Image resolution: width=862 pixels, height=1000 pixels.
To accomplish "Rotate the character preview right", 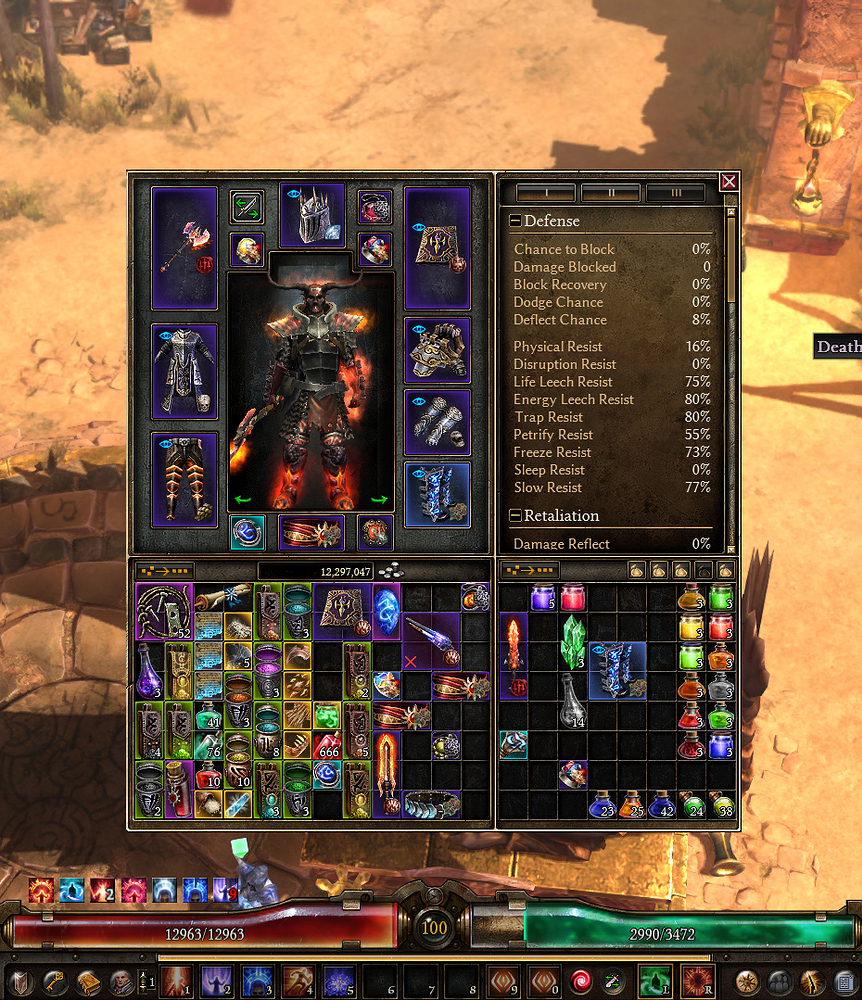I will point(381,500).
